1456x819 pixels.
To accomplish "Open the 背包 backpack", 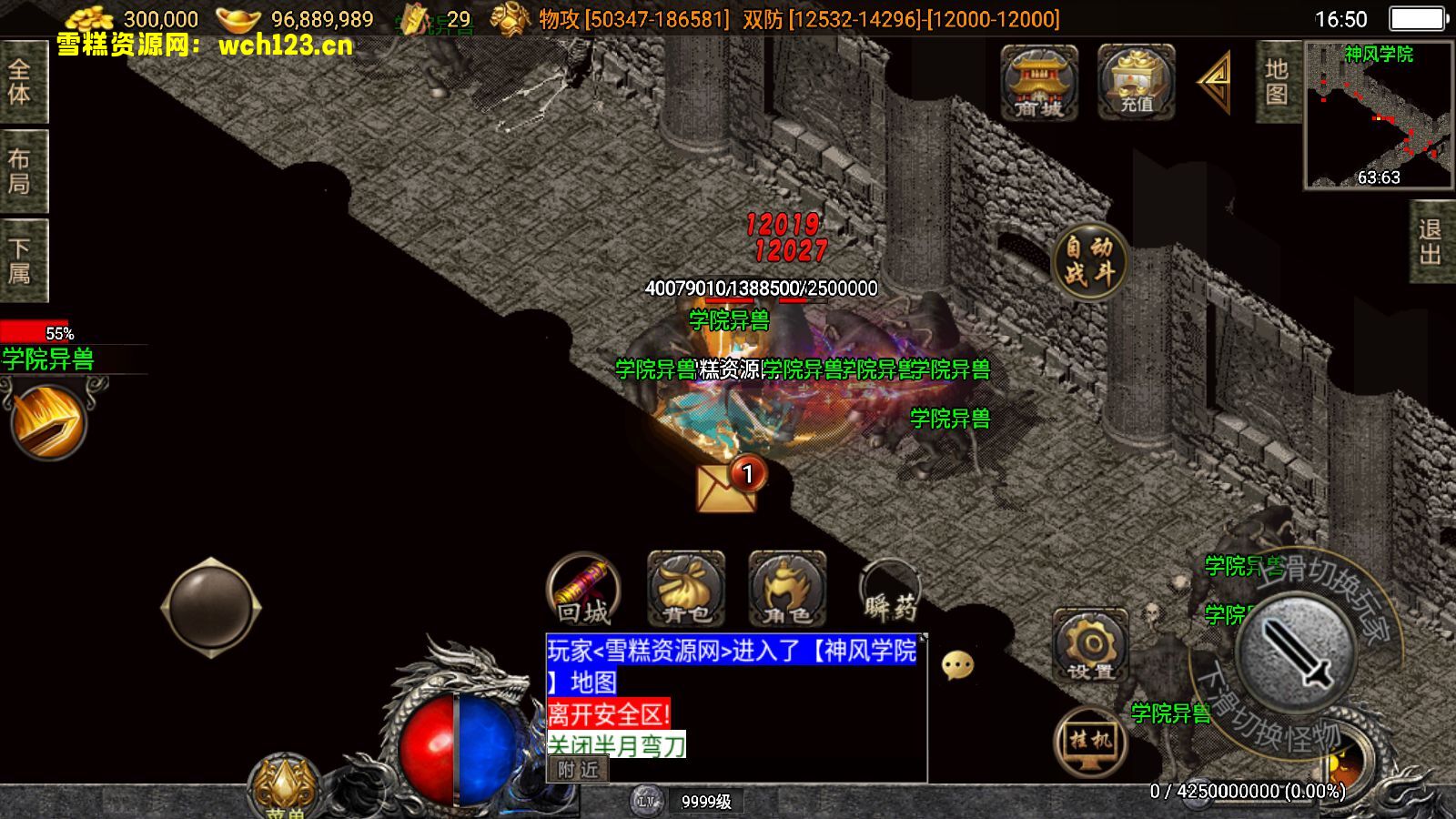I will [686, 590].
